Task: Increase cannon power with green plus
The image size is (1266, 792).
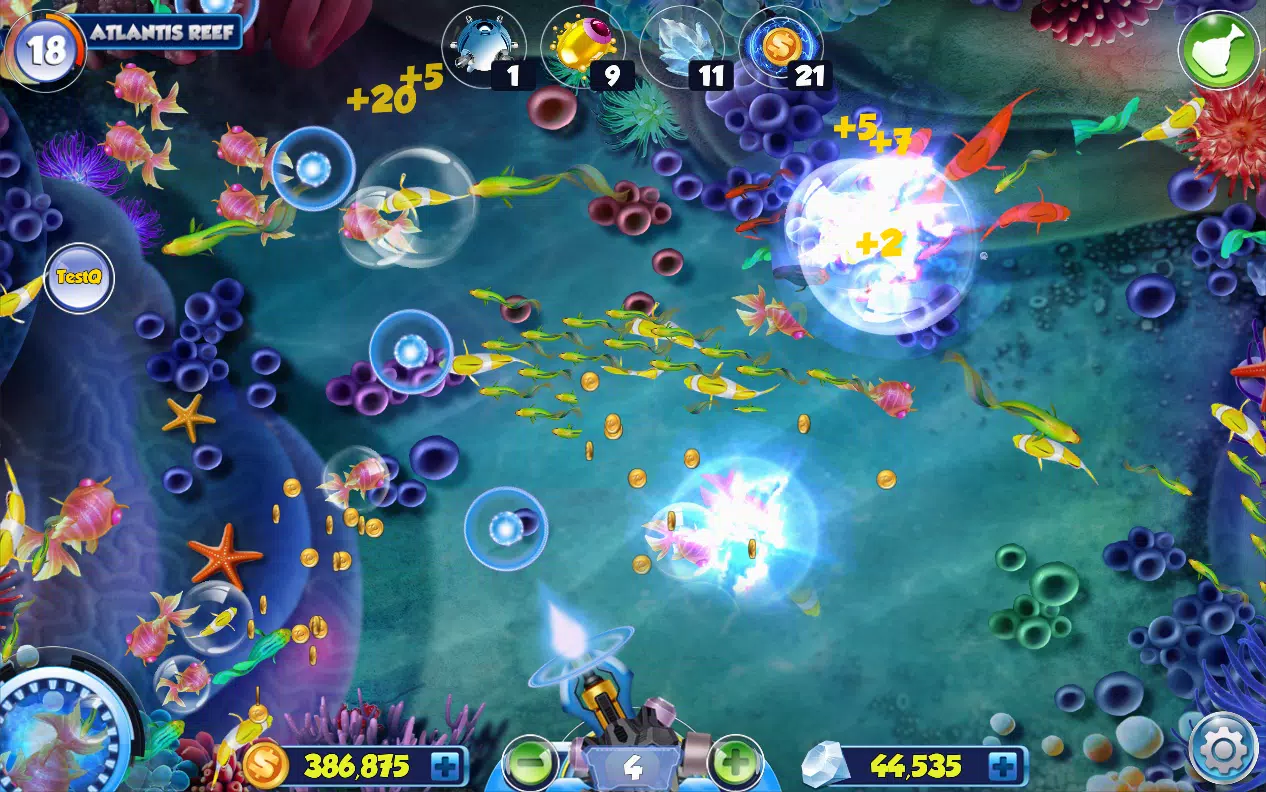Action: point(736,765)
